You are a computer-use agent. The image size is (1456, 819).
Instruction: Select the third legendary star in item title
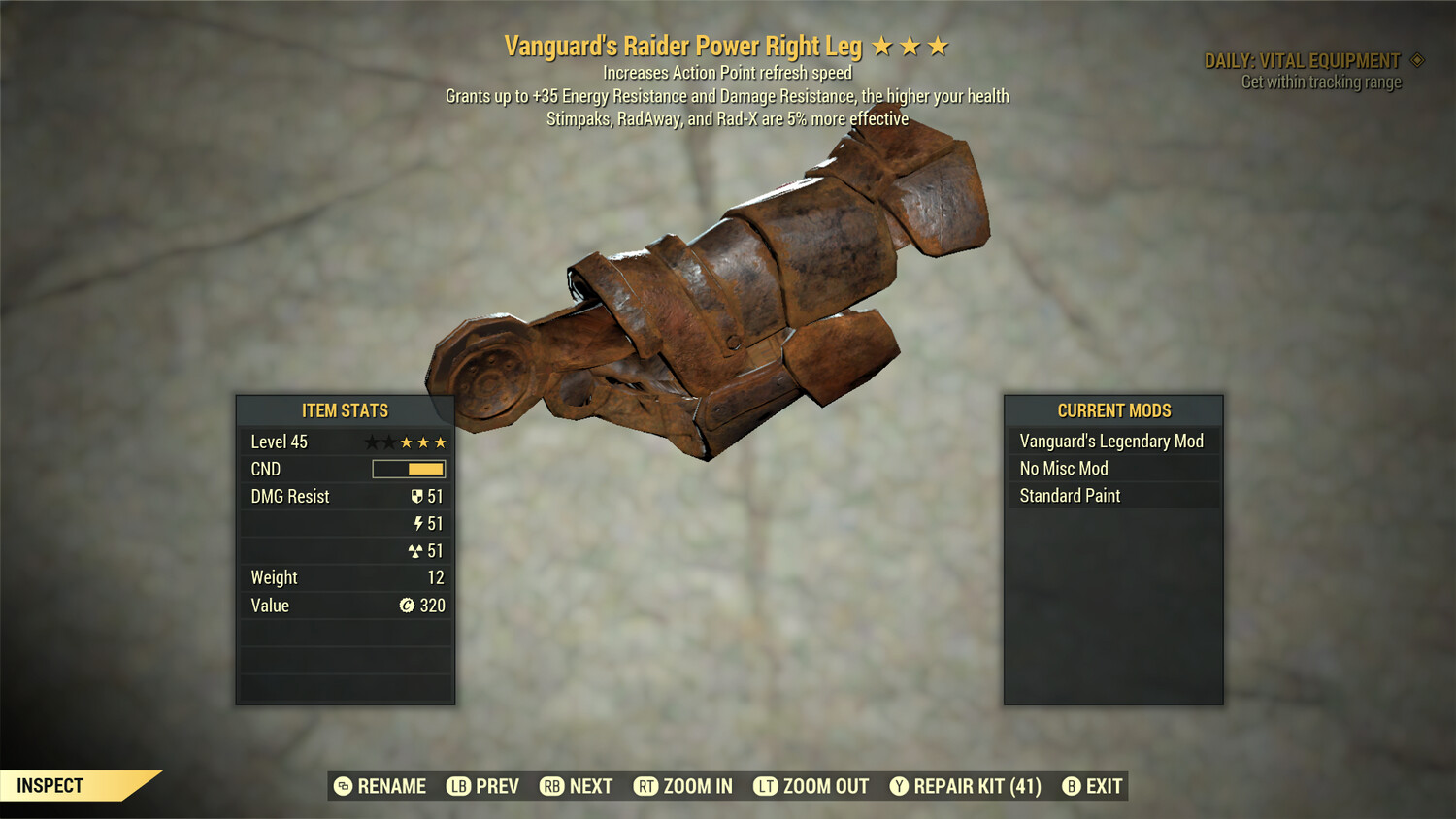(940, 44)
